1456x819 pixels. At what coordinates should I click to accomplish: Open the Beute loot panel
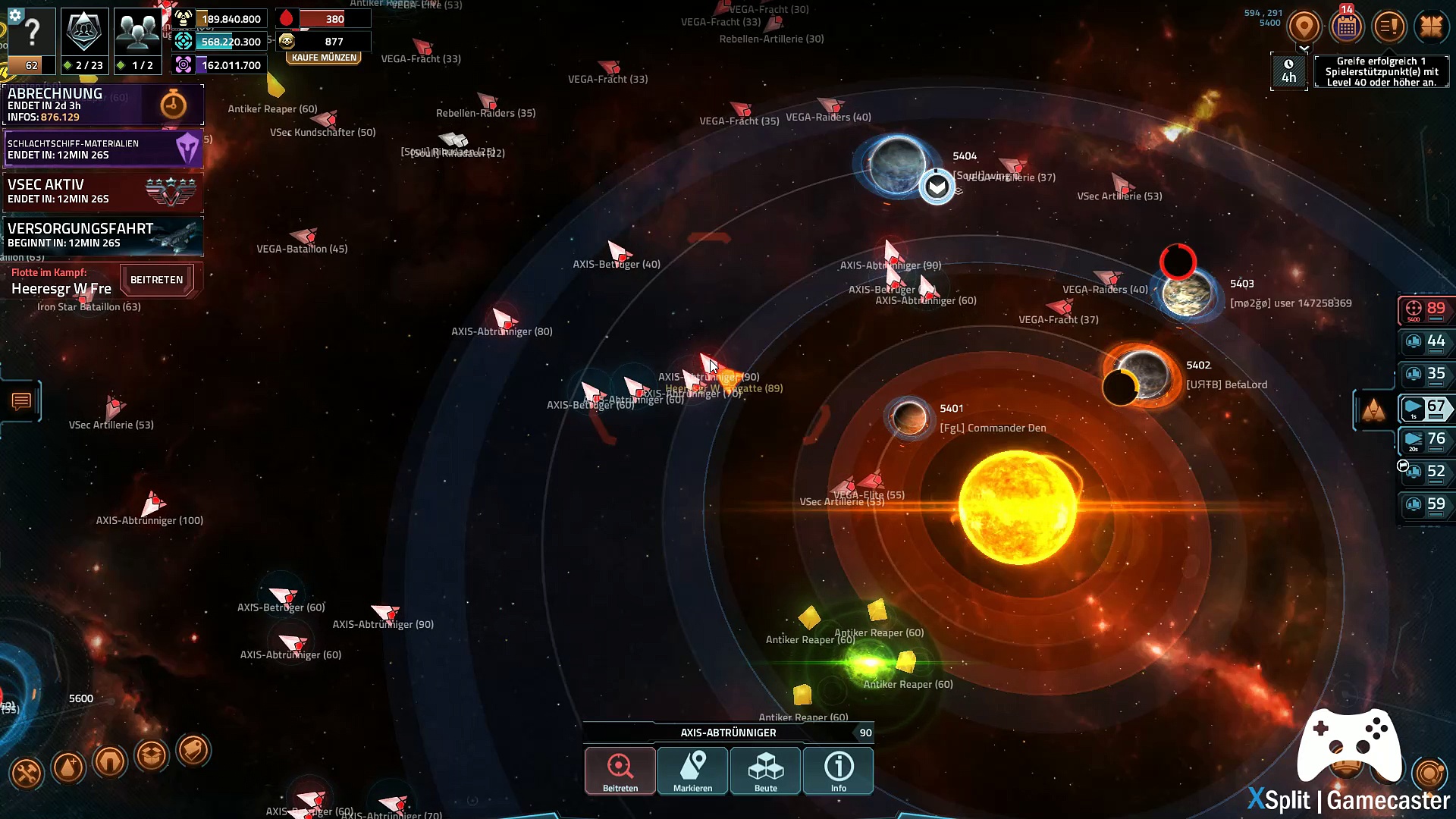point(765,770)
